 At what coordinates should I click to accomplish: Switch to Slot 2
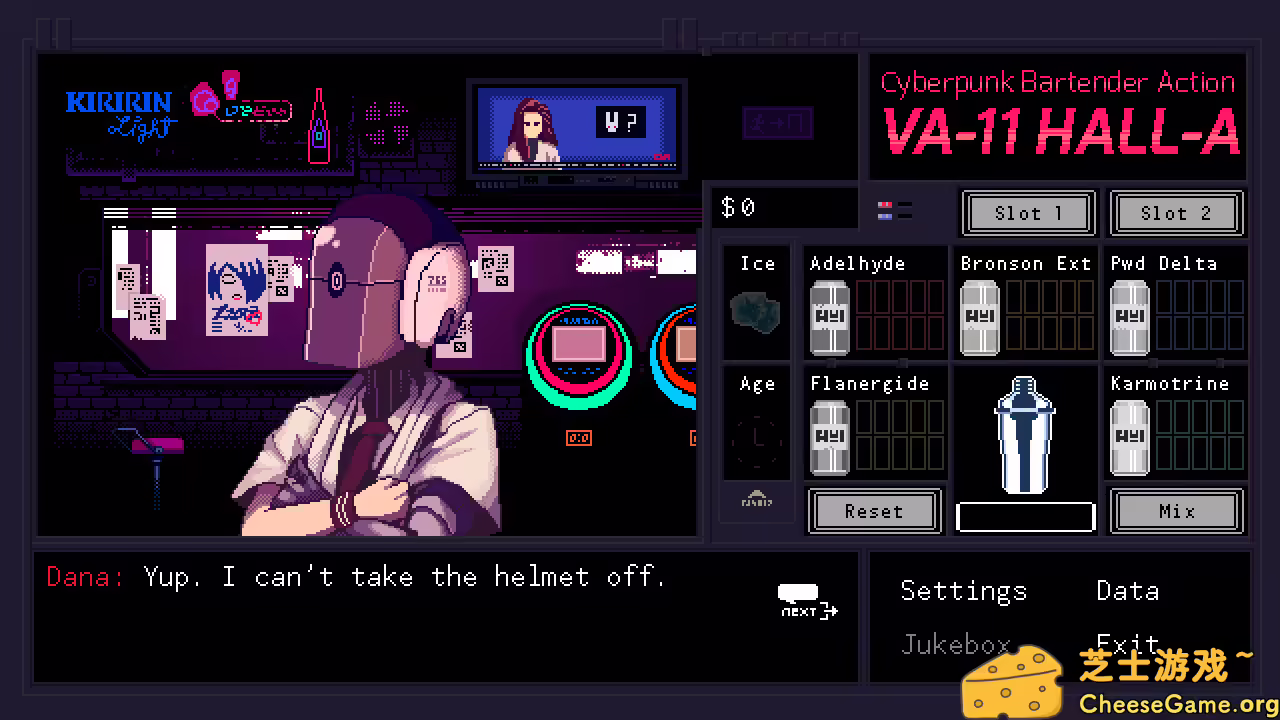pyautogui.click(x=1177, y=213)
